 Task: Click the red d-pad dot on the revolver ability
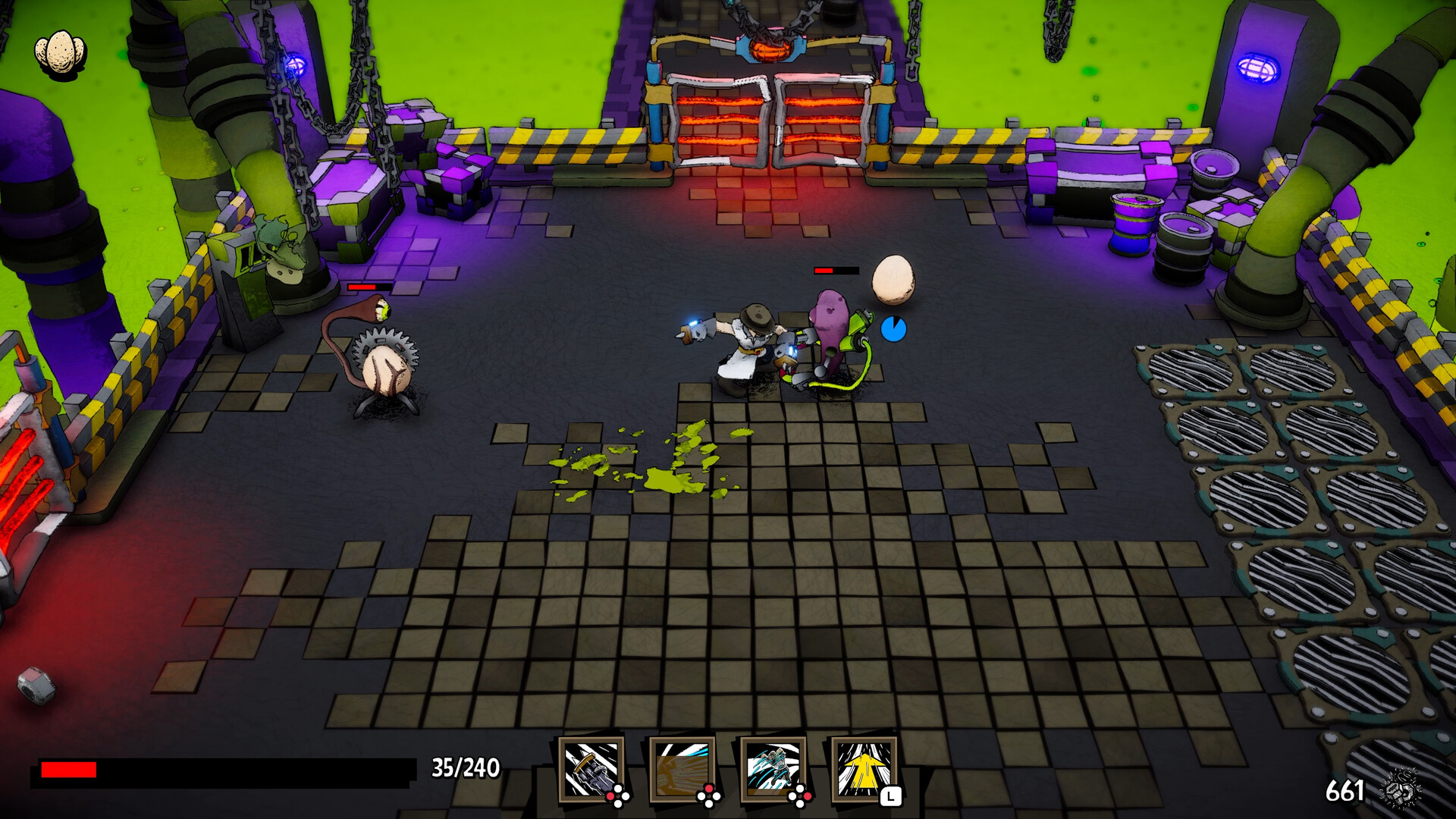[x=610, y=796]
